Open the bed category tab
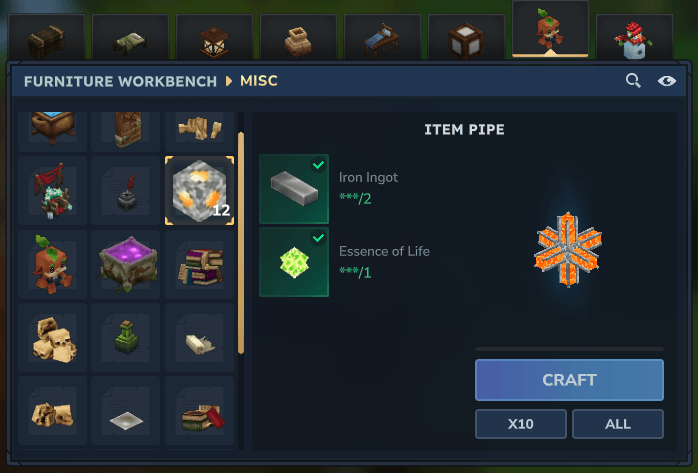 (x=382, y=38)
